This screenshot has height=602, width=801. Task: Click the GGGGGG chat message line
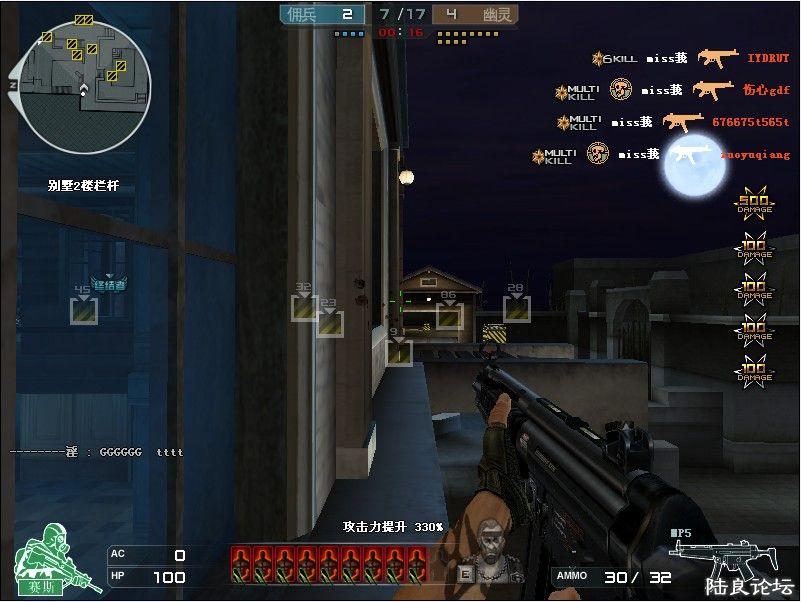(x=98, y=452)
